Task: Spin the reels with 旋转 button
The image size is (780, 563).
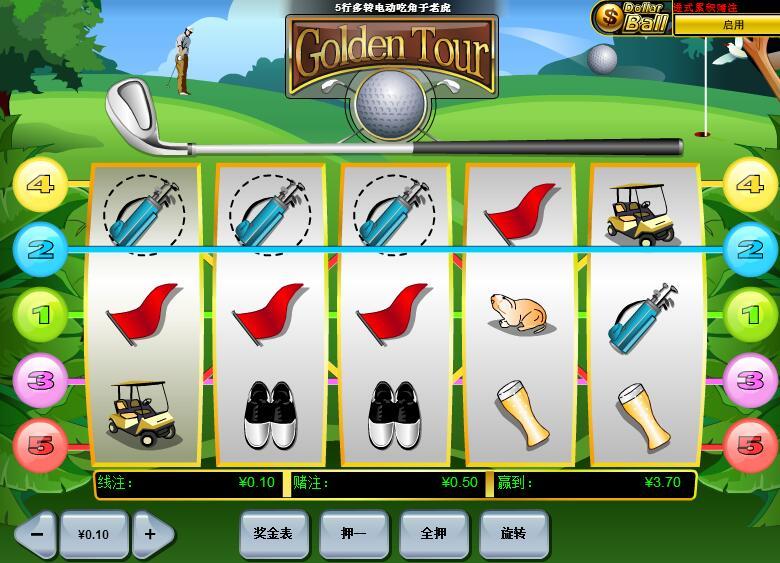Action: 513,534
